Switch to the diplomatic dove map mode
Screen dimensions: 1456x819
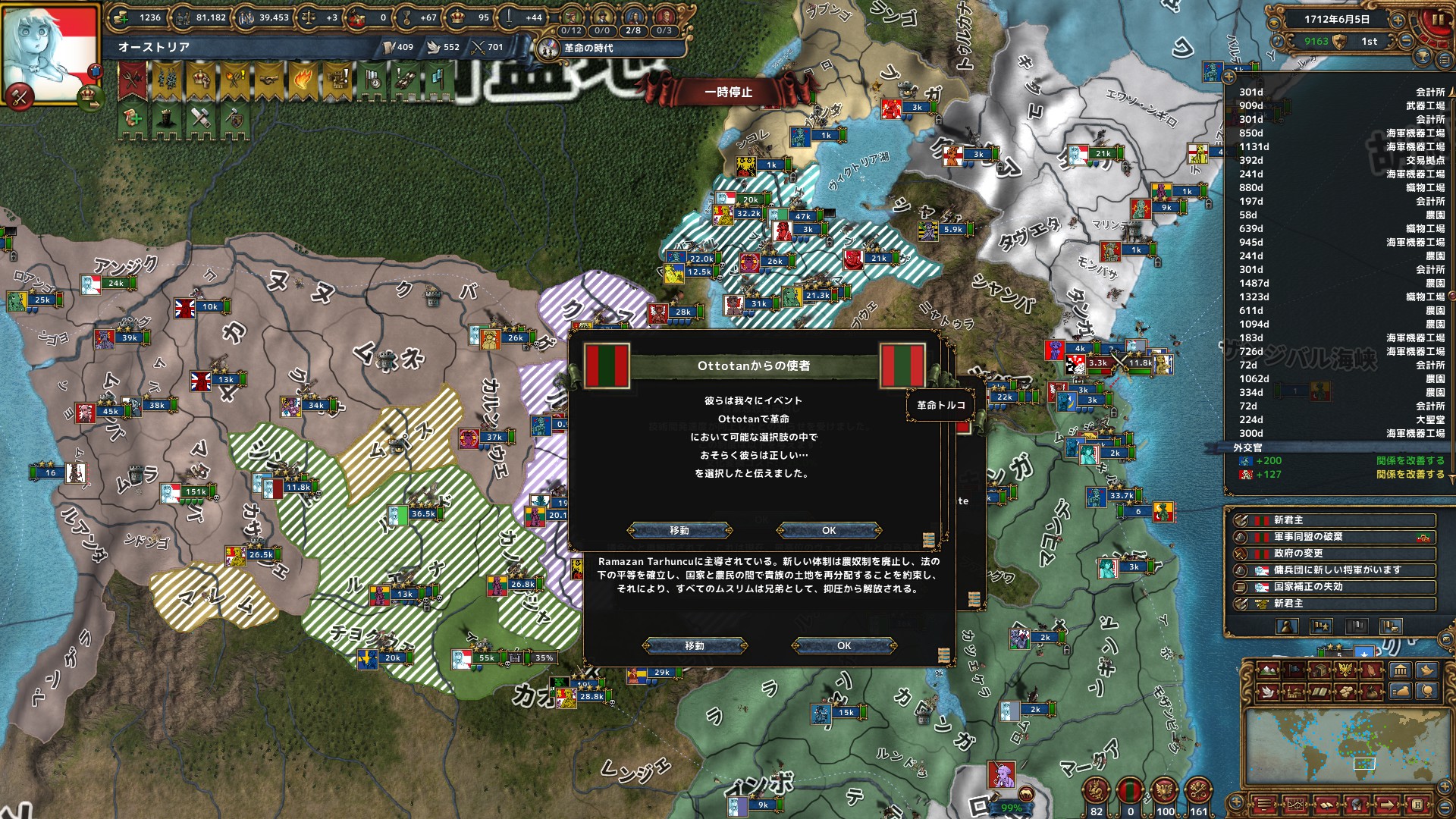click(x=1266, y=692)
